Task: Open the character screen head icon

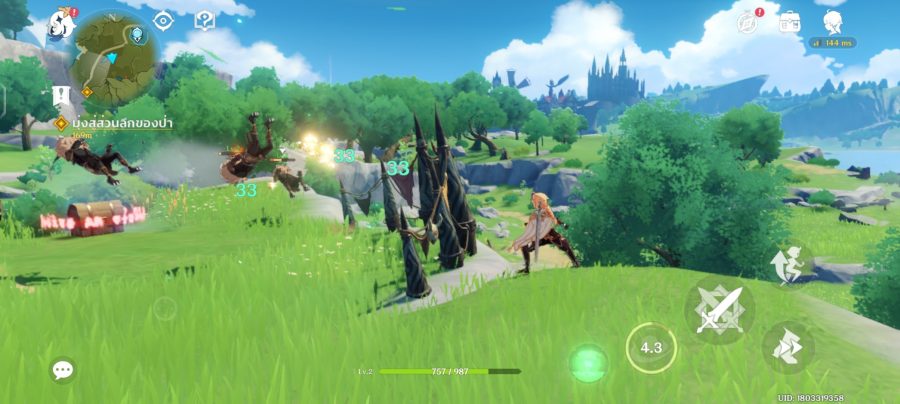Action: click(x=832, y=21)
